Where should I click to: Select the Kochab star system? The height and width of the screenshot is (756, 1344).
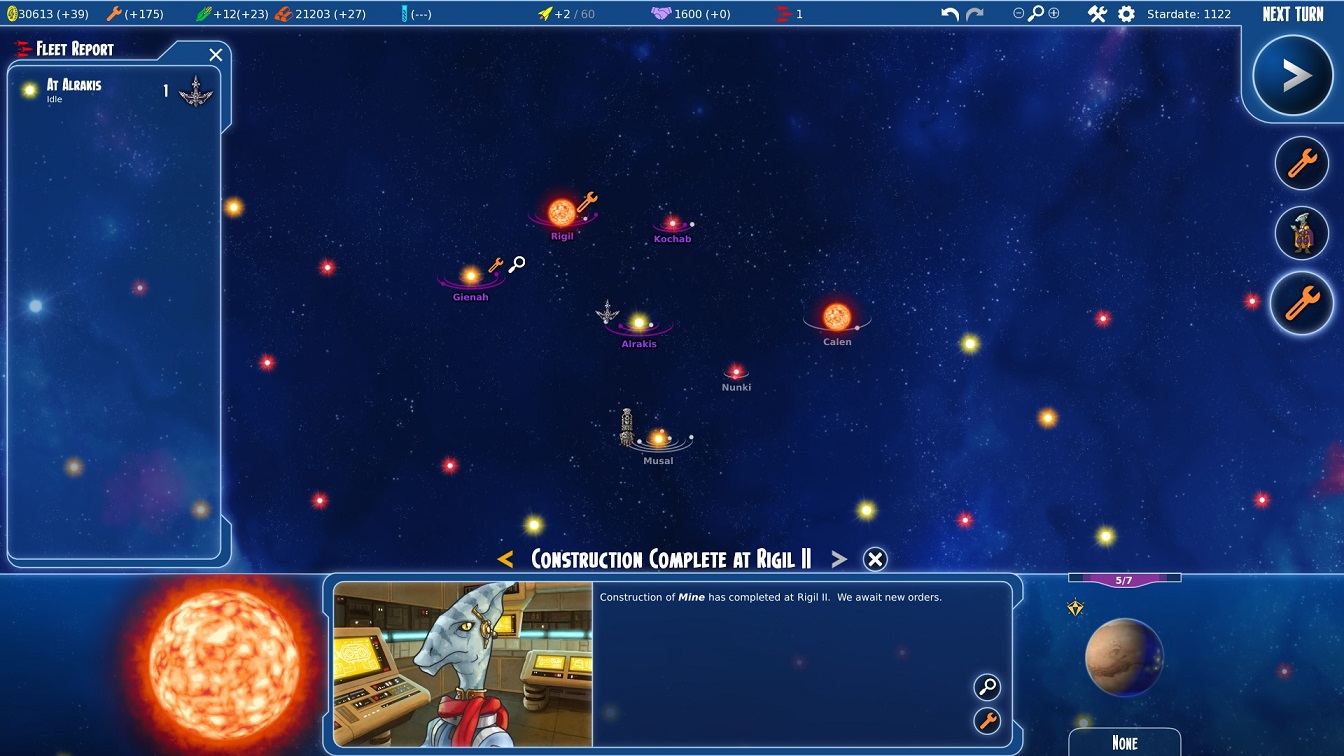point(672,224)
